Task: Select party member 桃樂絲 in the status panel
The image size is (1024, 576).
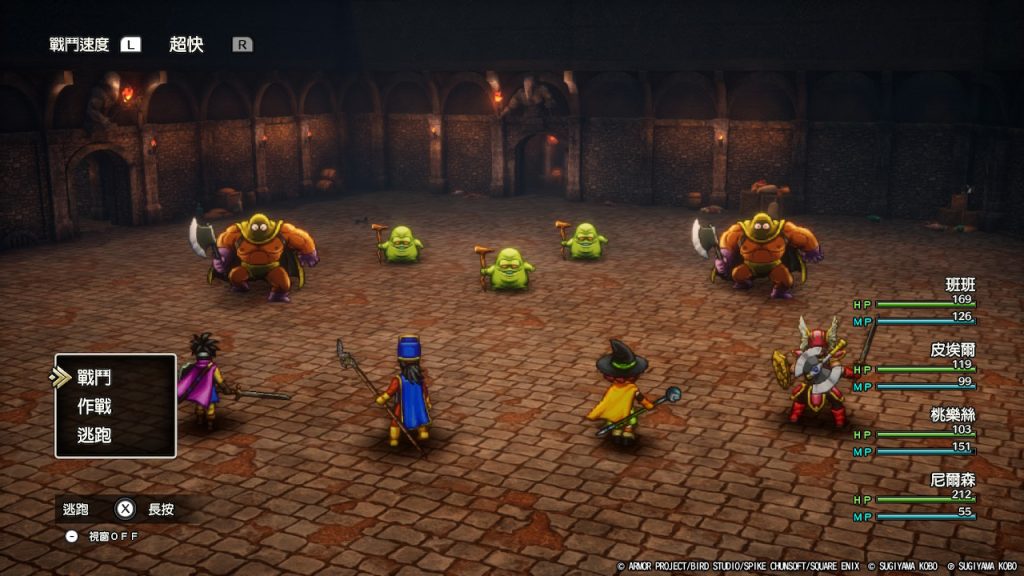Action: pos(952,414)
